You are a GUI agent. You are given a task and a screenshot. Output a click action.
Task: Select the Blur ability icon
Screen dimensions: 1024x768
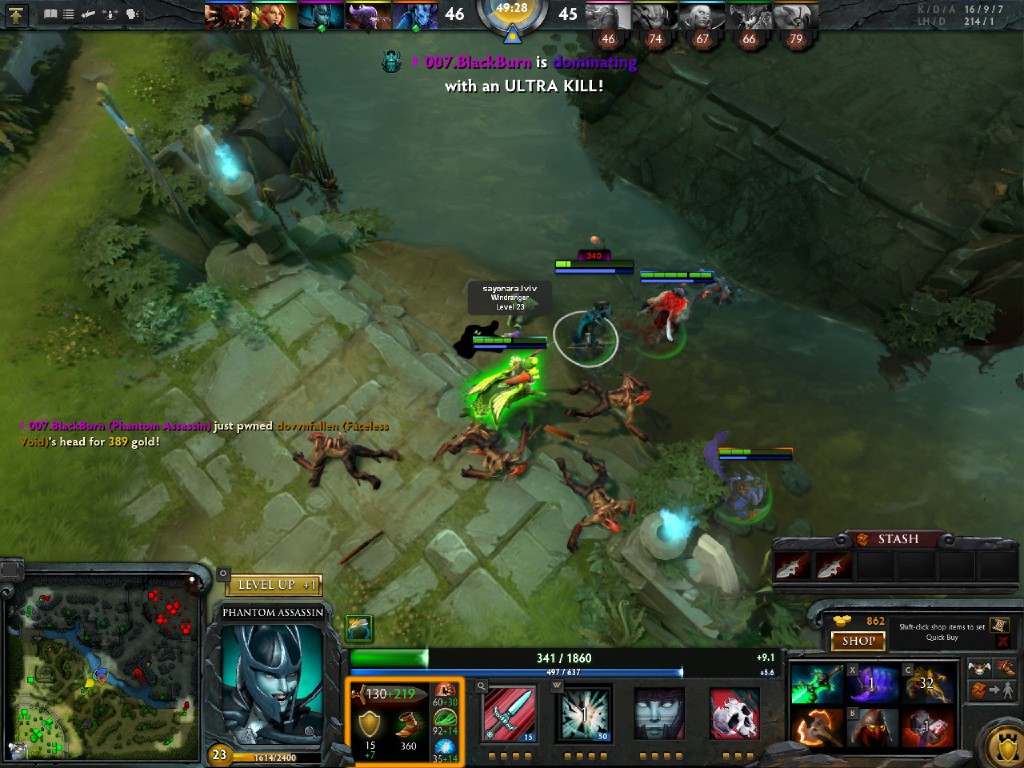[660, 714]
